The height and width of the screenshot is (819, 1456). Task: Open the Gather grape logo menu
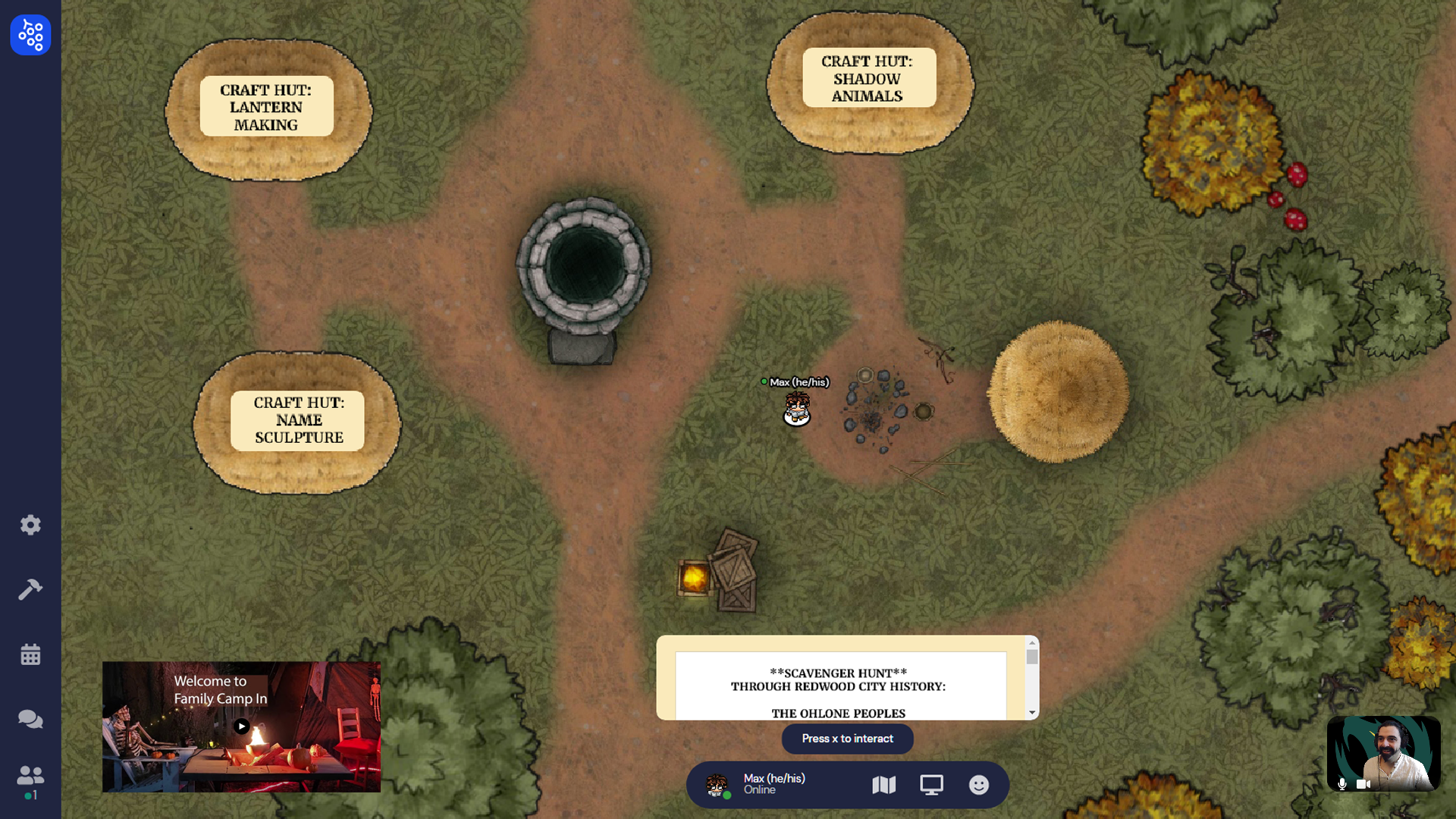(x=30, y=35)
